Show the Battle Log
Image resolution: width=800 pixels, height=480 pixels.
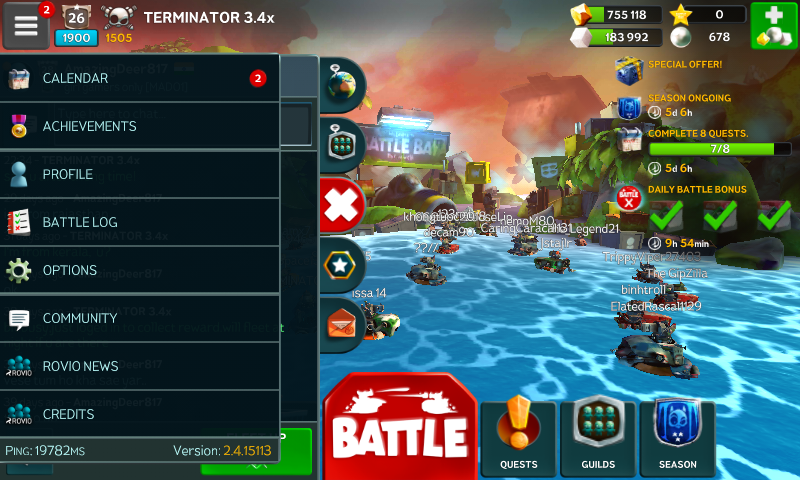click(139, 223)
